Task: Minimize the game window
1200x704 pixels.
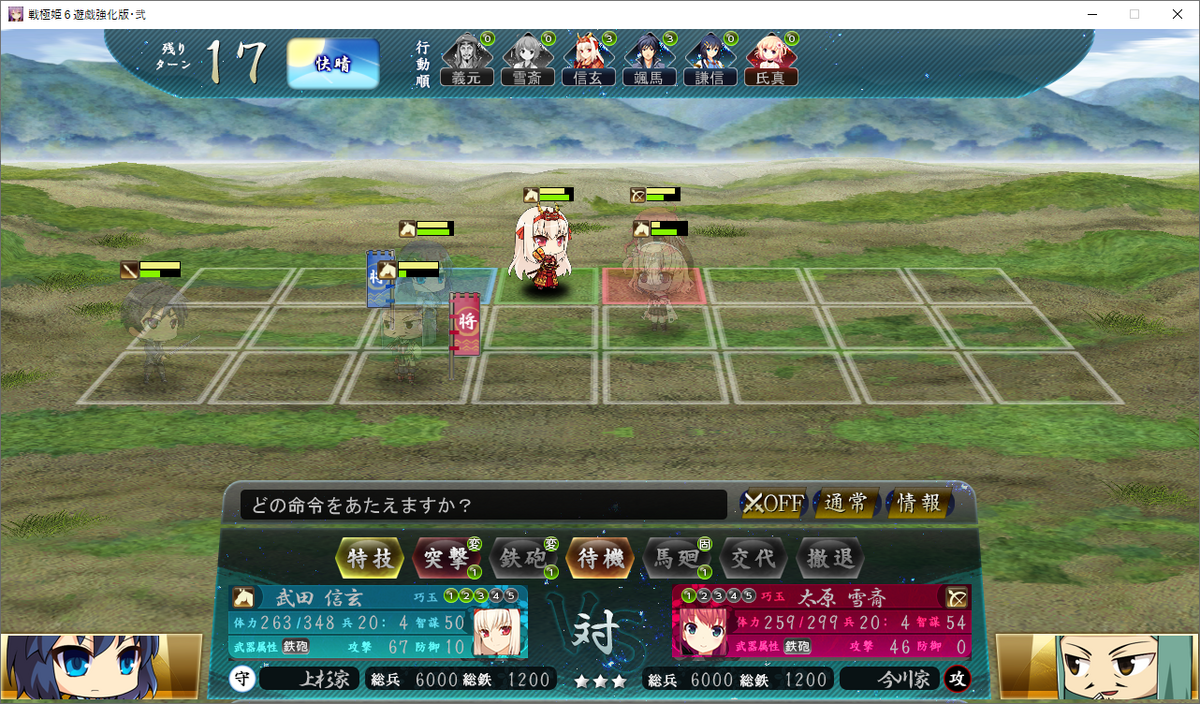Action: (1088, 14)
